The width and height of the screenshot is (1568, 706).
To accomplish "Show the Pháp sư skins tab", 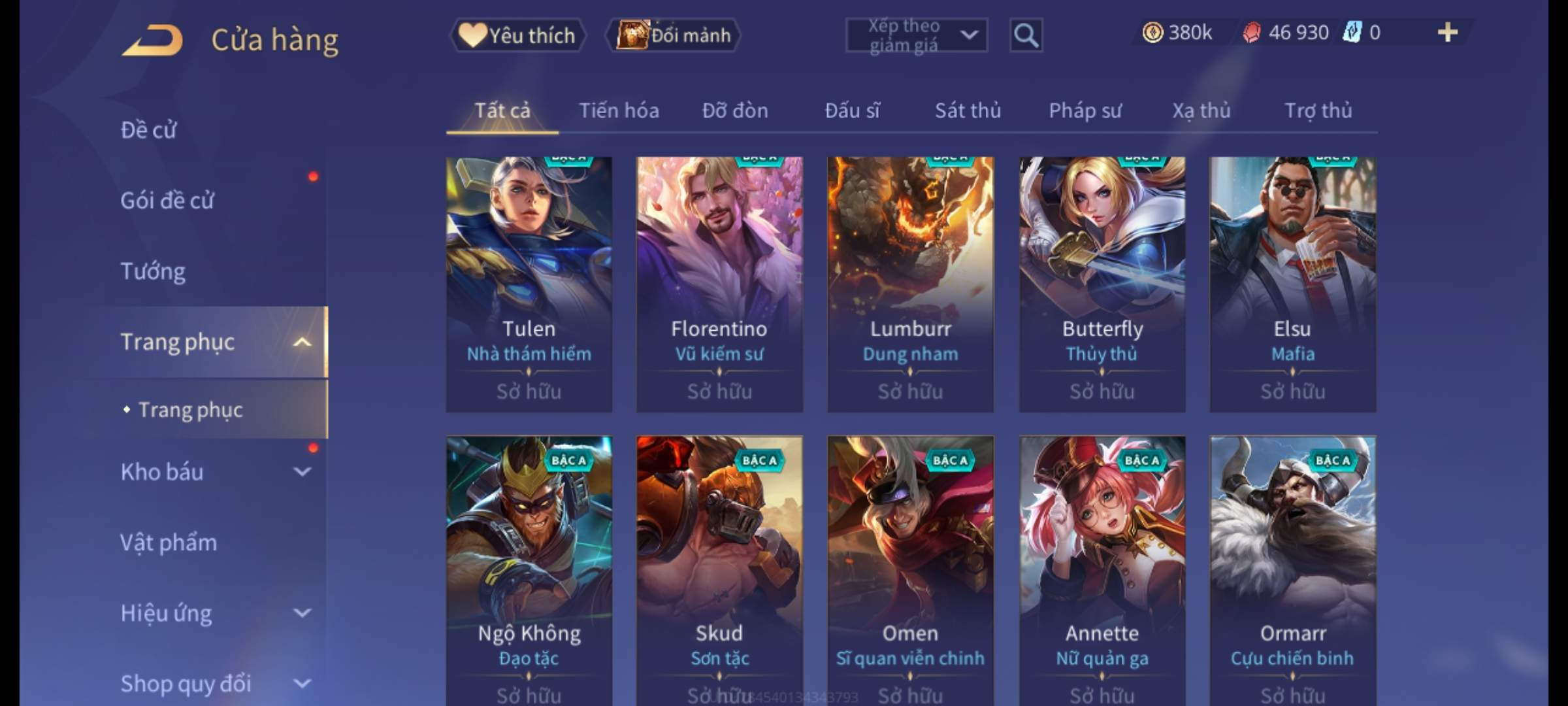I will click(1085, 110).
